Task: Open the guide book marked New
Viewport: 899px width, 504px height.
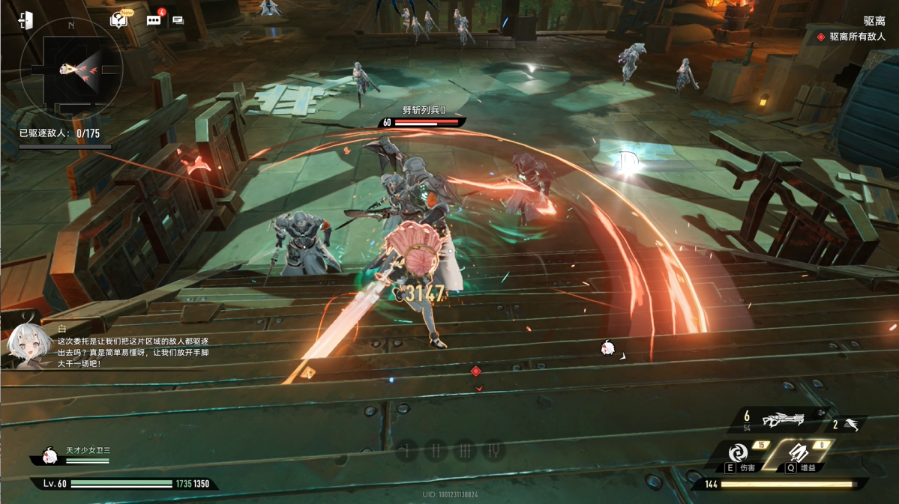Action: [x=119, y=19]
